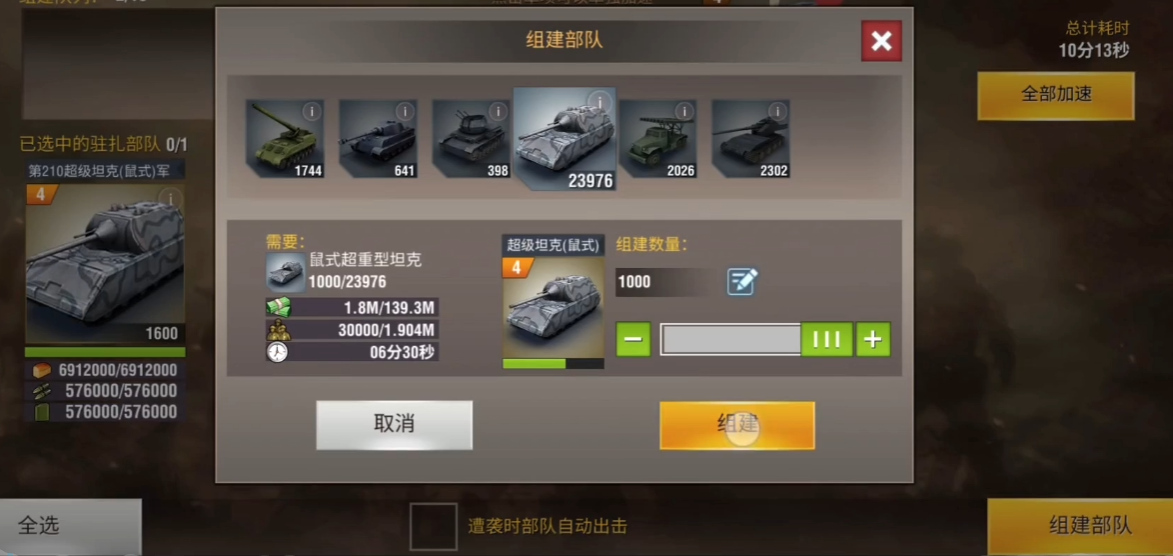Confirm with the orange 组建 button
Screen dimensions: 1173x556
coord(737,425)
